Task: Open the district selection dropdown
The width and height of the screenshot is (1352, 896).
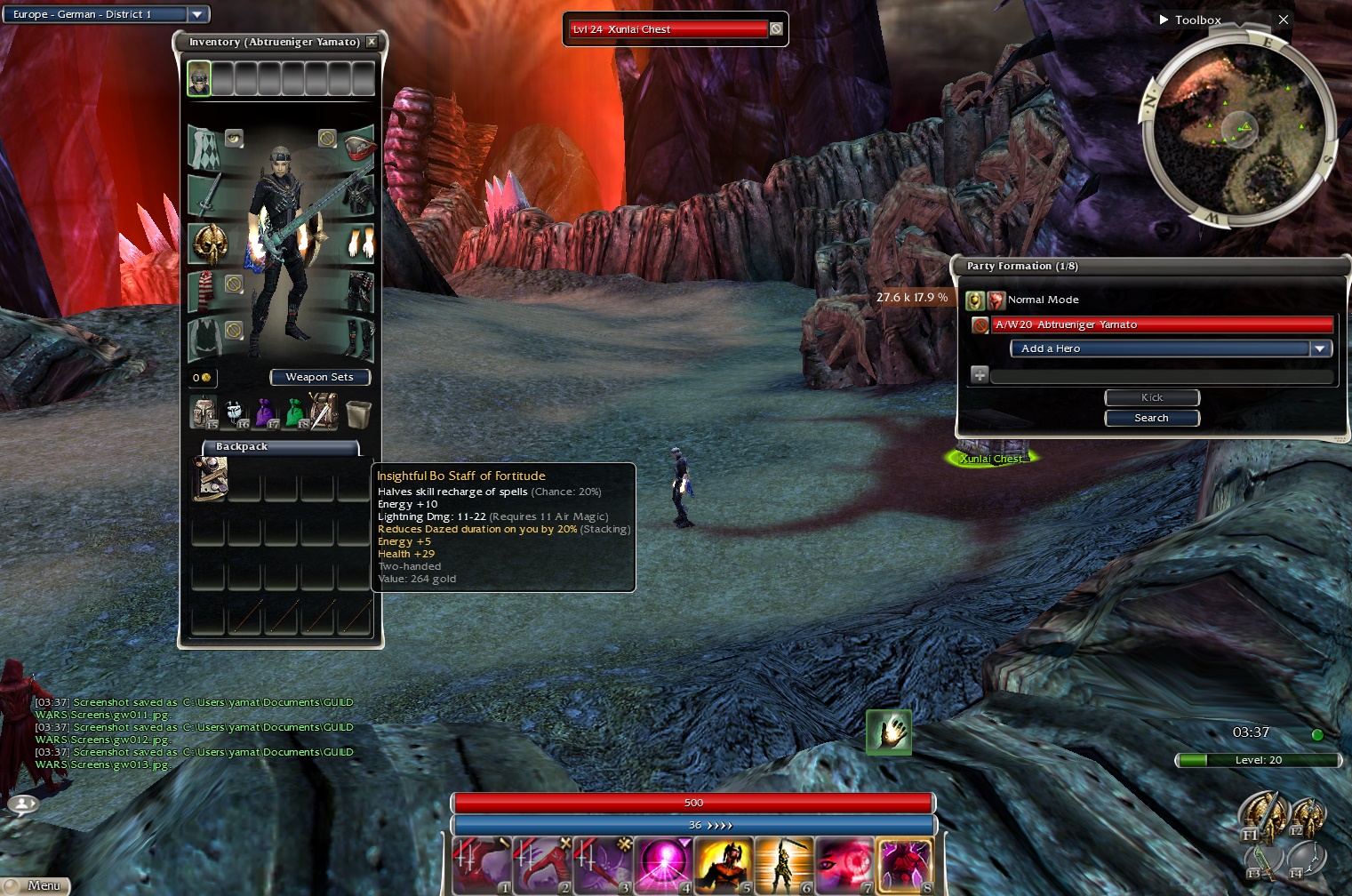Action: (x=197, y=14)
